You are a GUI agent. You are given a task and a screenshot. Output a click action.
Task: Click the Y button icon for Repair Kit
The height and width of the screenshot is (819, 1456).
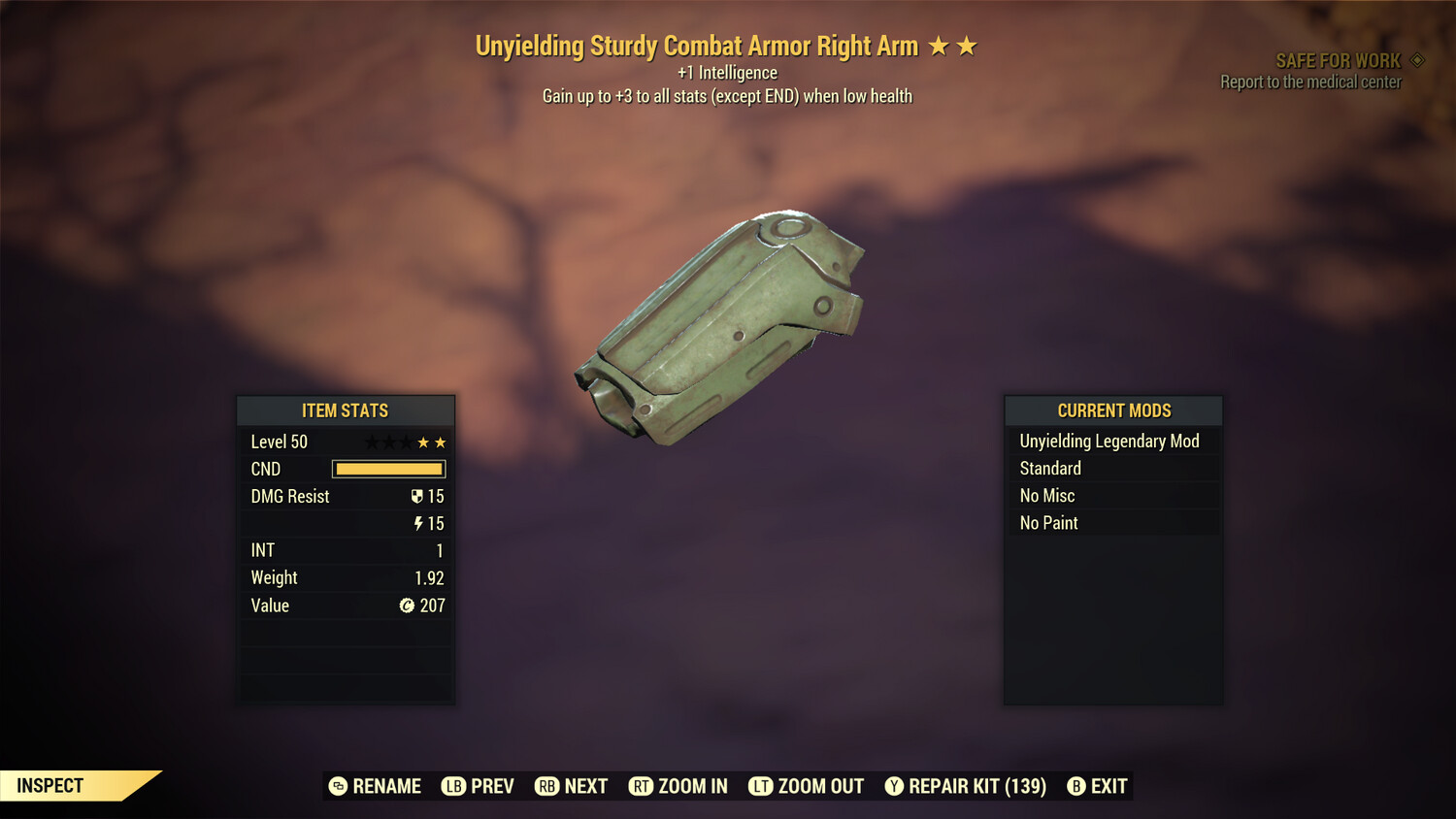point(894,786)
